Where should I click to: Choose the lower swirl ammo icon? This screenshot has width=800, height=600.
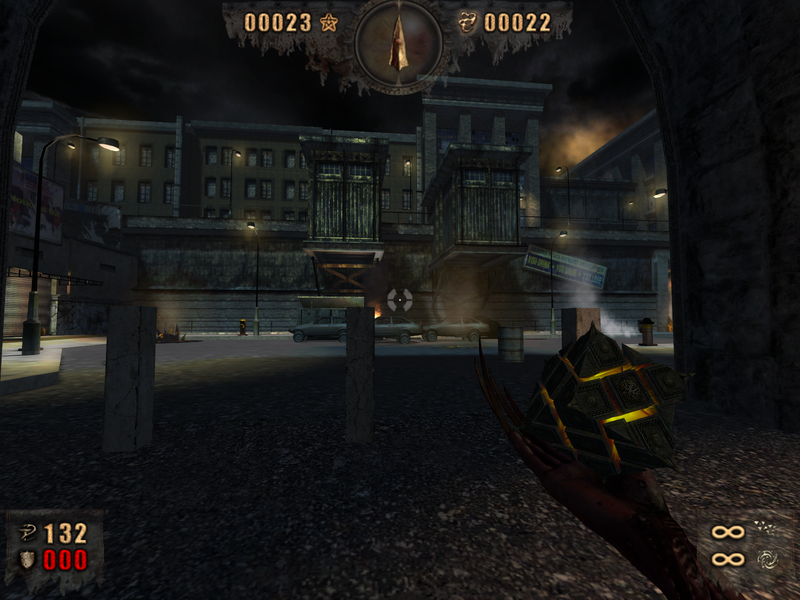(765, 558)
